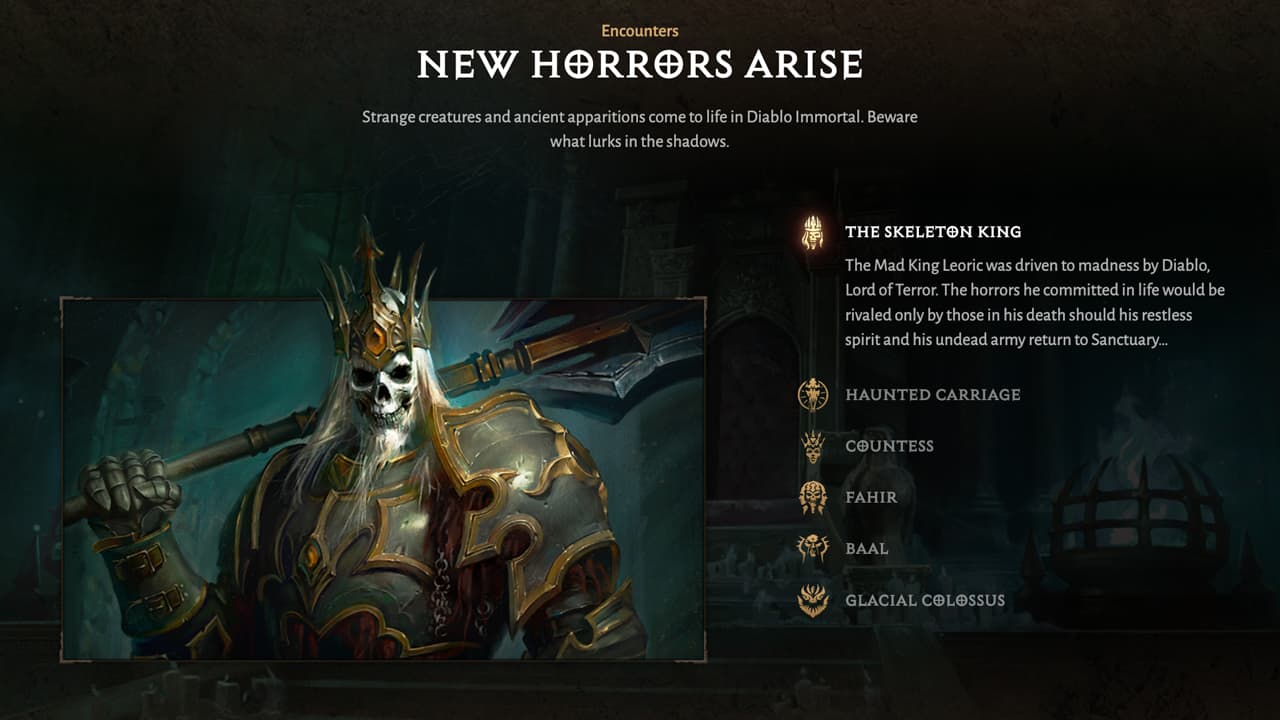Show the Fahir encounter details
Image resolution: width=1280 pixels, height=720 pixels.
pyautogui.click(x=871, y=497)
